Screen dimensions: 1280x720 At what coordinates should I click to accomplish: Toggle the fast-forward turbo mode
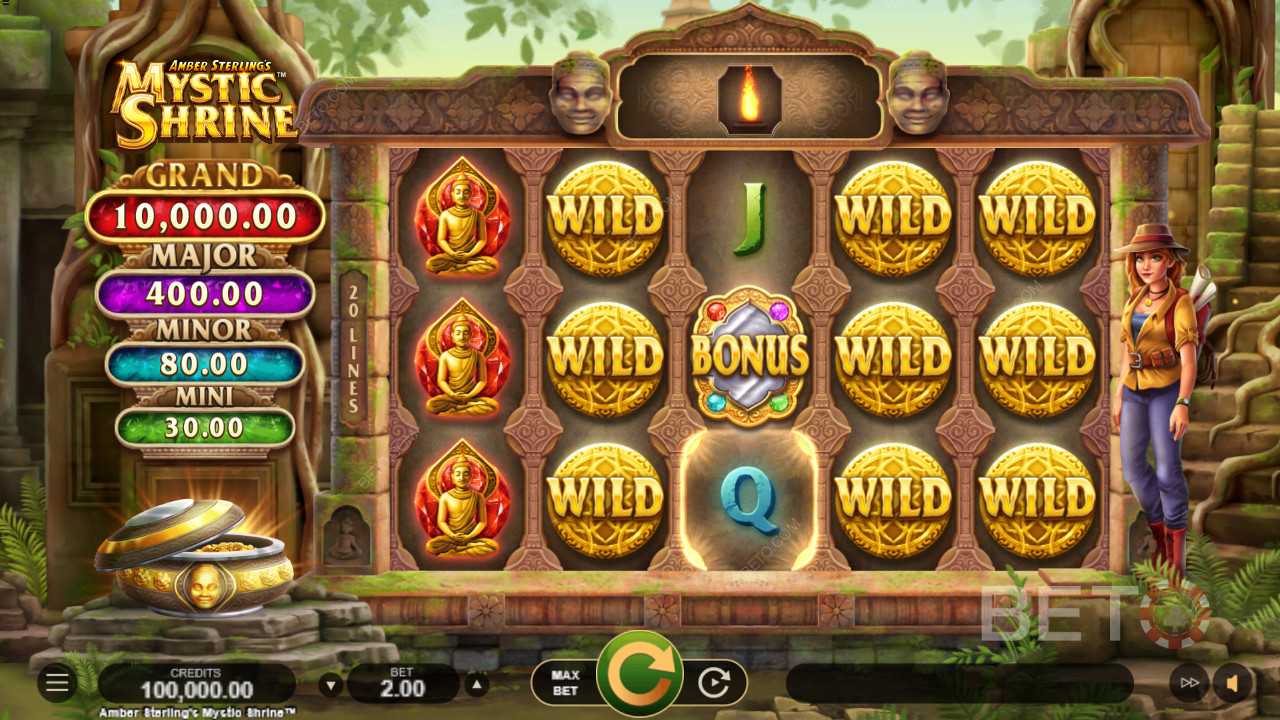[1189, 683]
